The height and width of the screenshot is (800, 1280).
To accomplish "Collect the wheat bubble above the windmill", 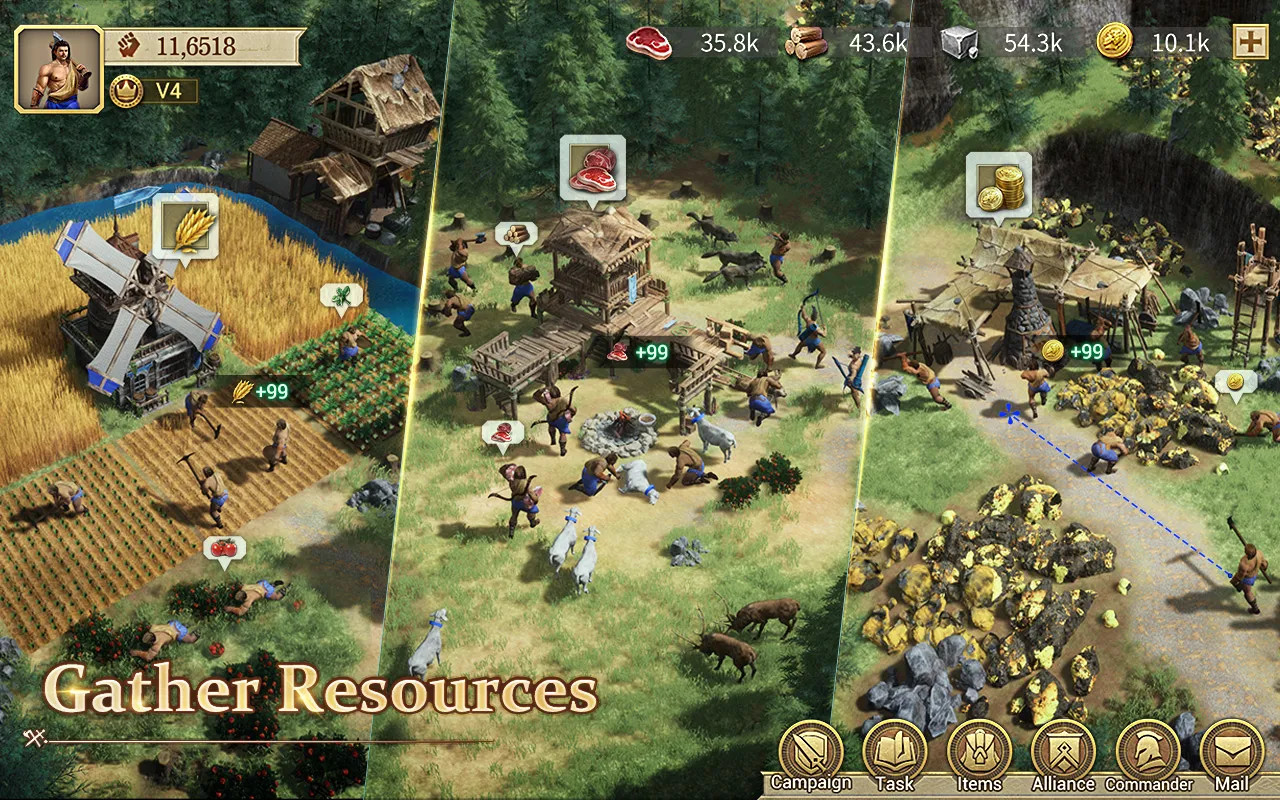I will click(x=185, y=225).
